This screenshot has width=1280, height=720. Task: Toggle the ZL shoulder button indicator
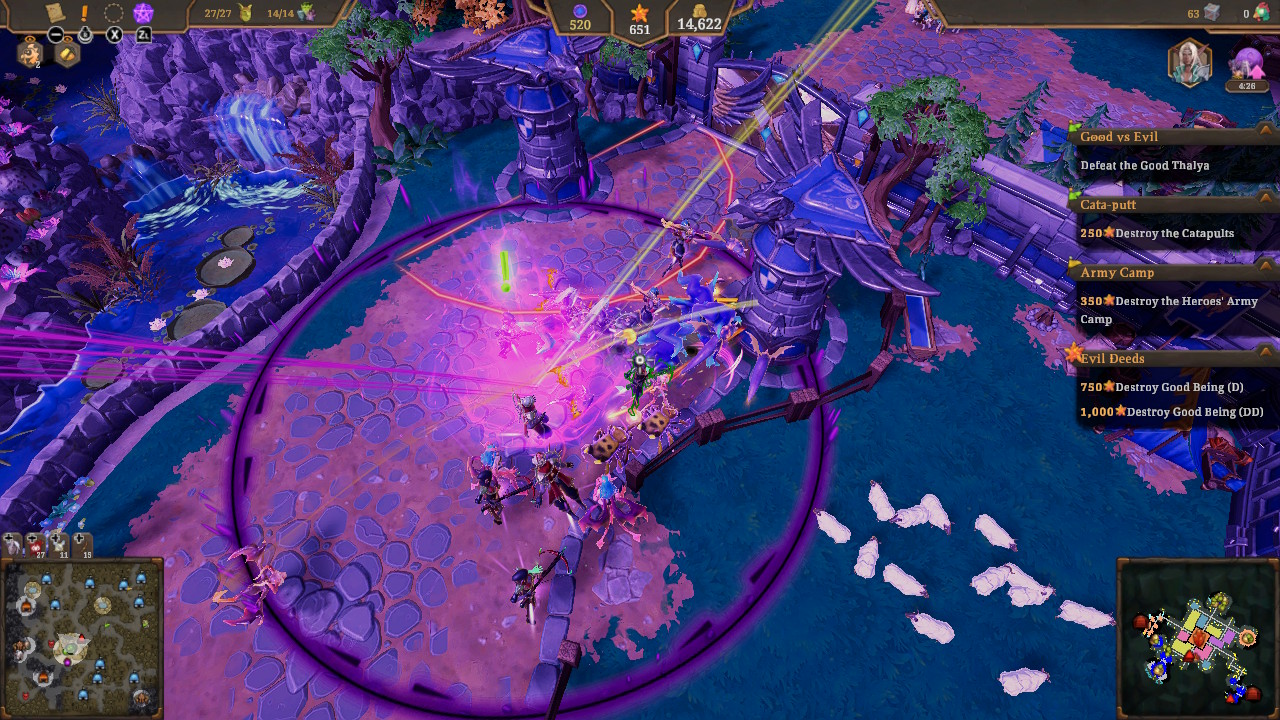click(145, 34)
